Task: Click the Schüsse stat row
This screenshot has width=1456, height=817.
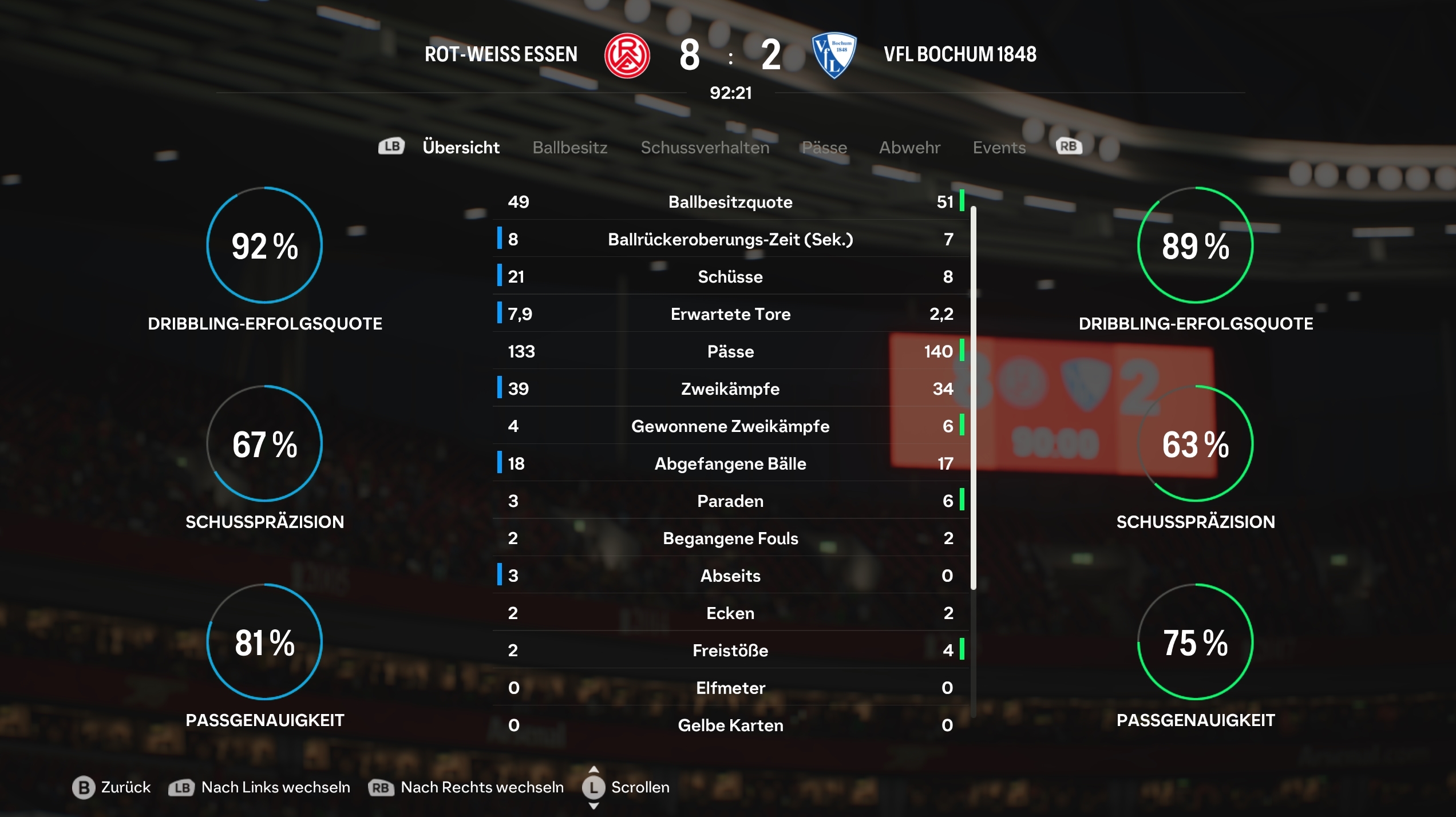Action: [730, 277]
